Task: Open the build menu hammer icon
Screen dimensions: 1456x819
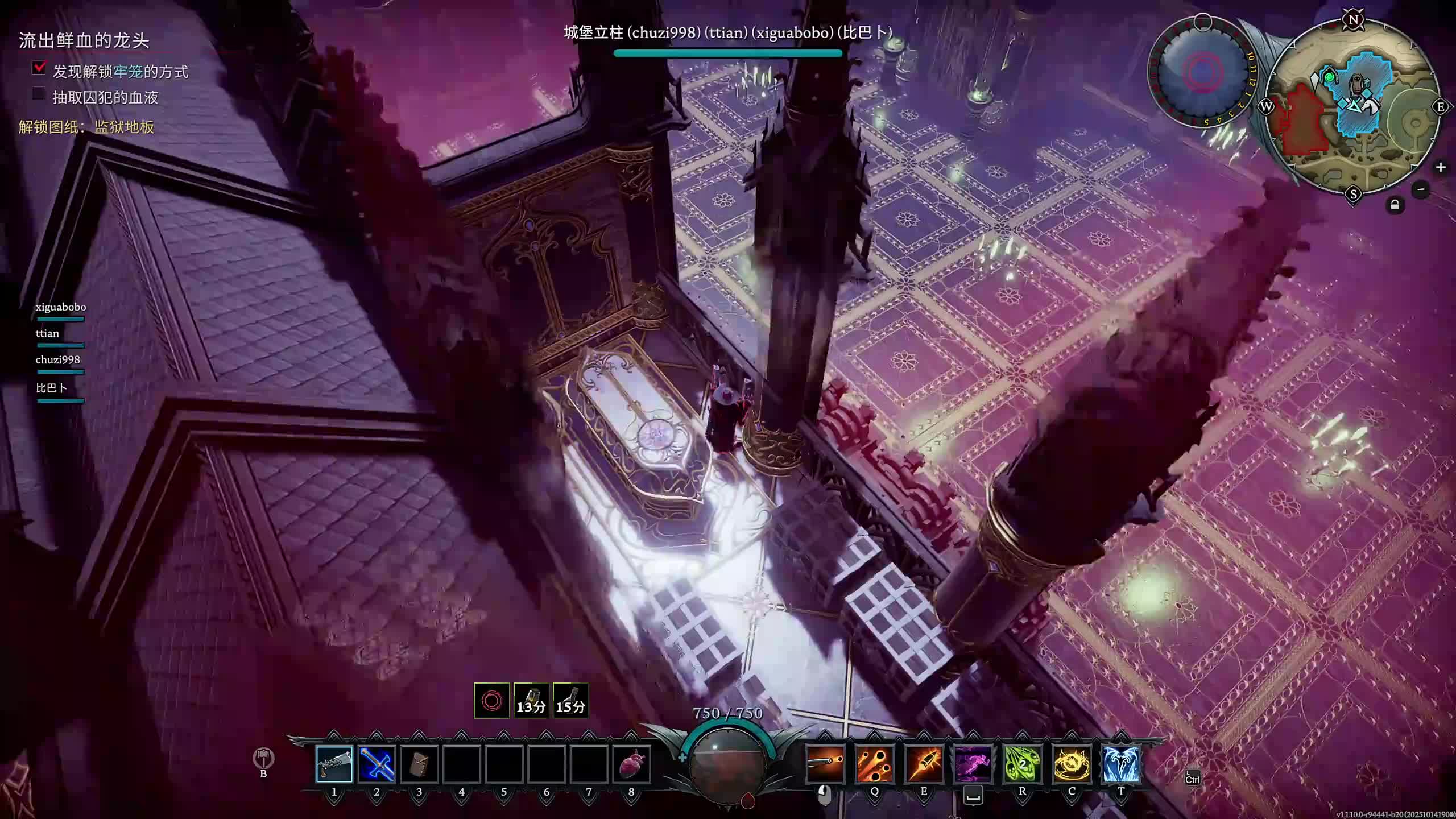Action: pyautogui.click(x=263, y=759)
